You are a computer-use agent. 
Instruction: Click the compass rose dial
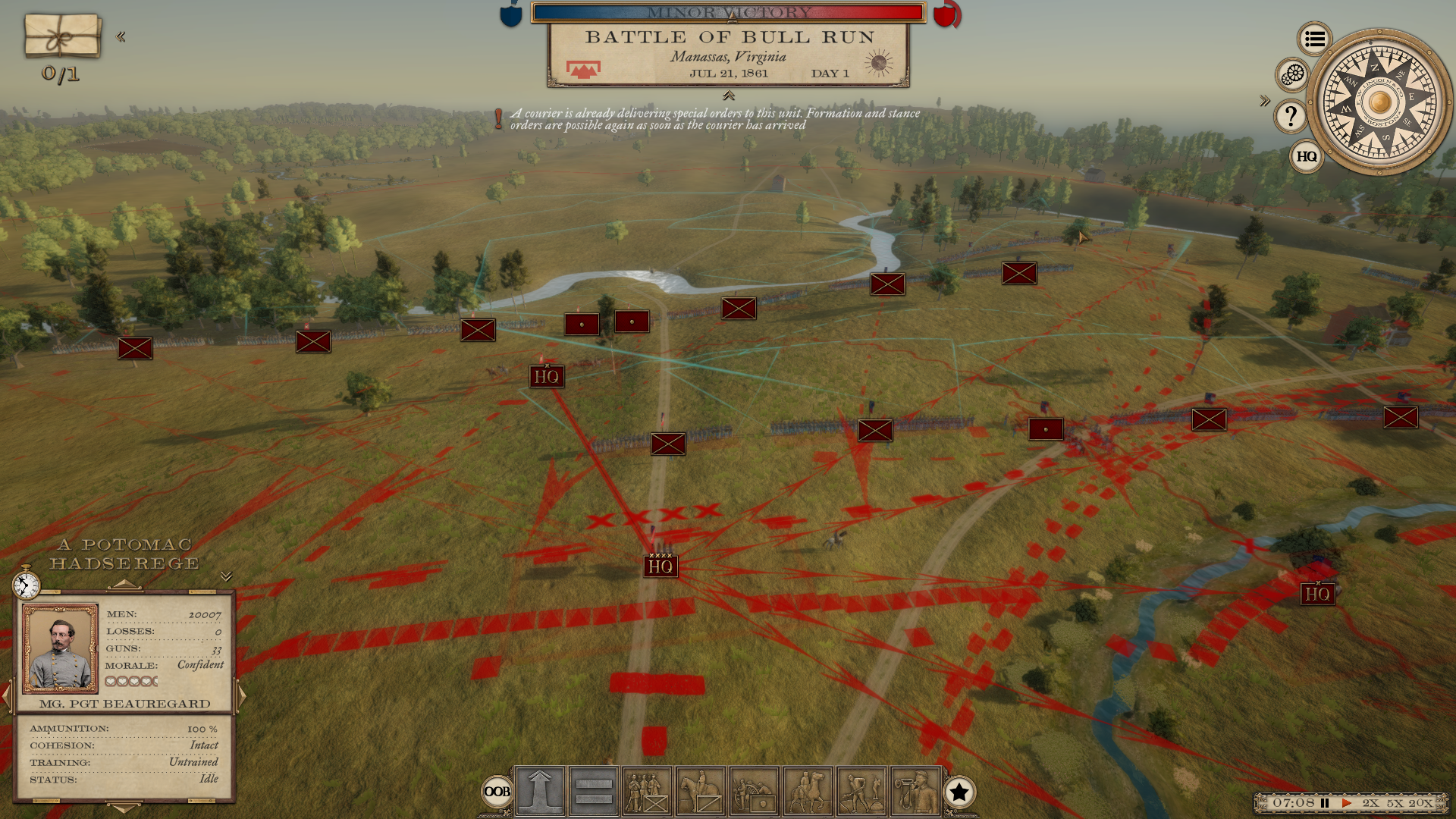[x=1379, y=101]
